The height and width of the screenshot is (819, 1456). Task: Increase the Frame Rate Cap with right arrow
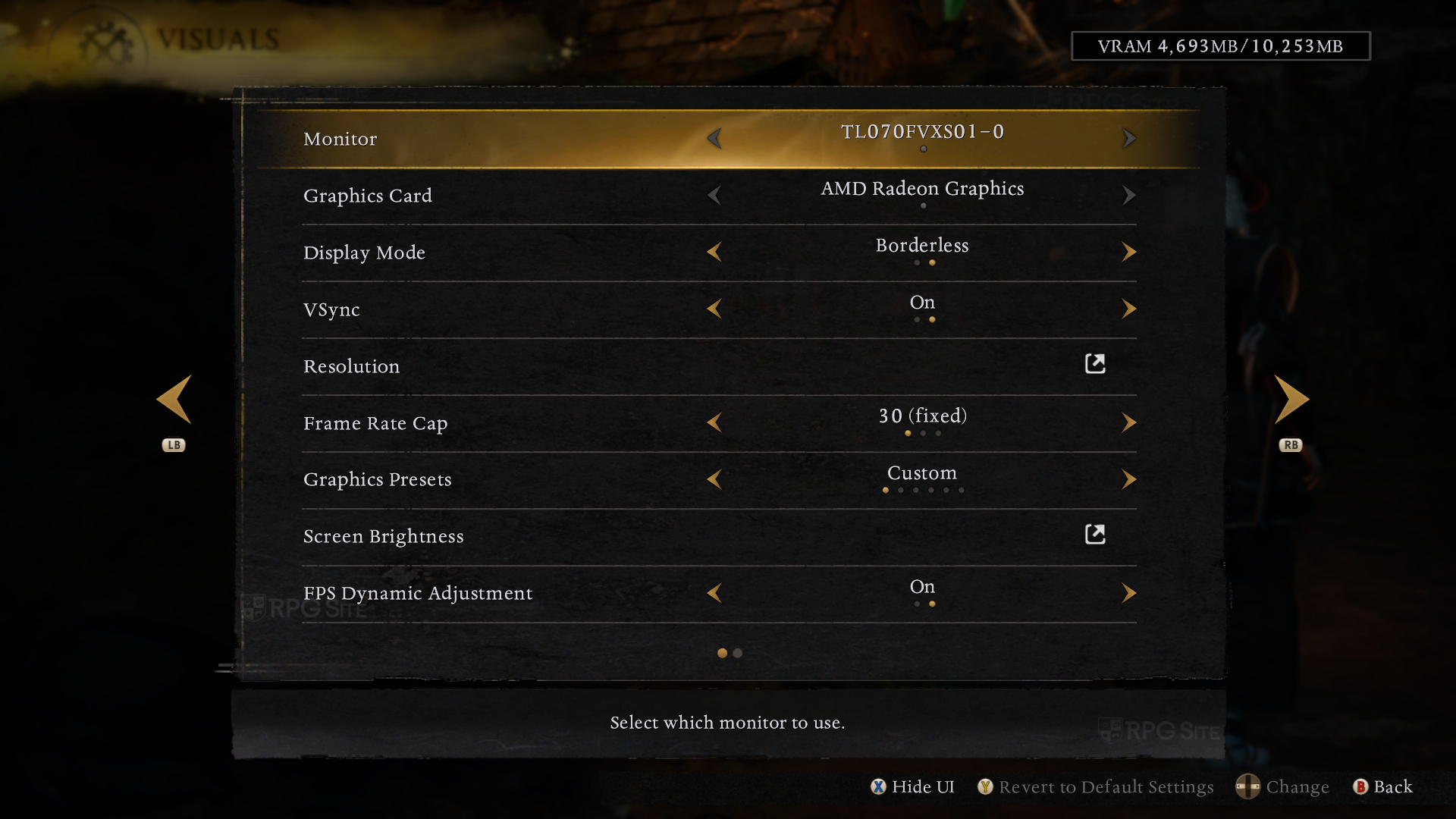pos(1128,422)
